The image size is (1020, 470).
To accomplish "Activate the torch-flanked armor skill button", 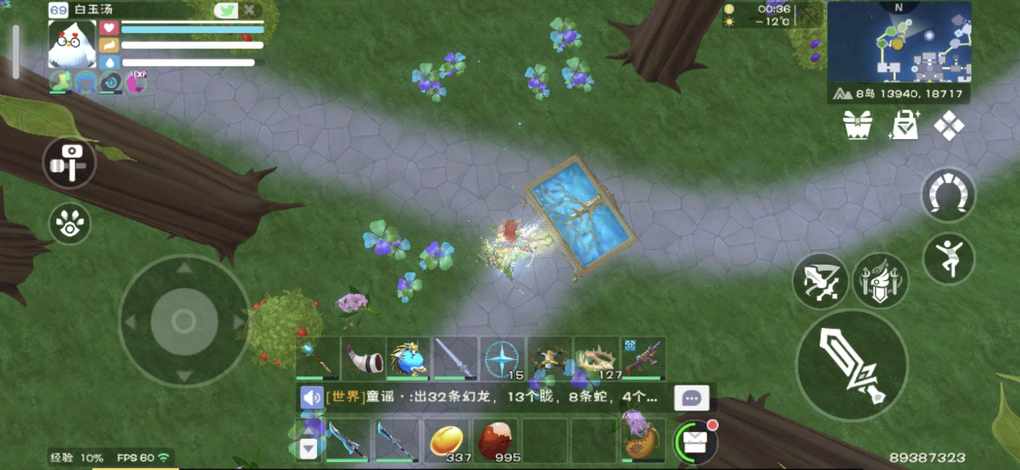I will [x=880, y=281].
